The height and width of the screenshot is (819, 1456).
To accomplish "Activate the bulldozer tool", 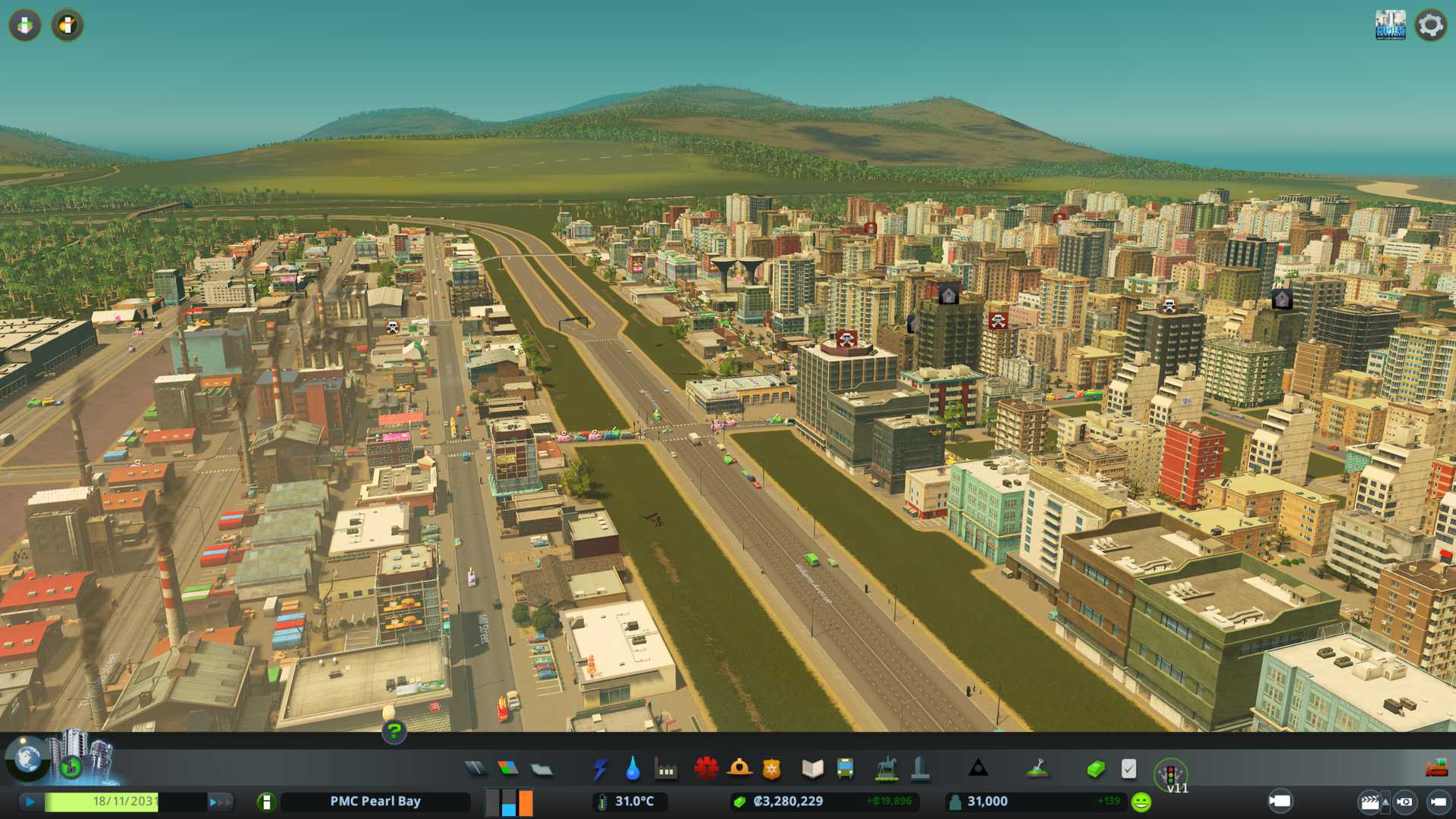I will [1436, 769].
